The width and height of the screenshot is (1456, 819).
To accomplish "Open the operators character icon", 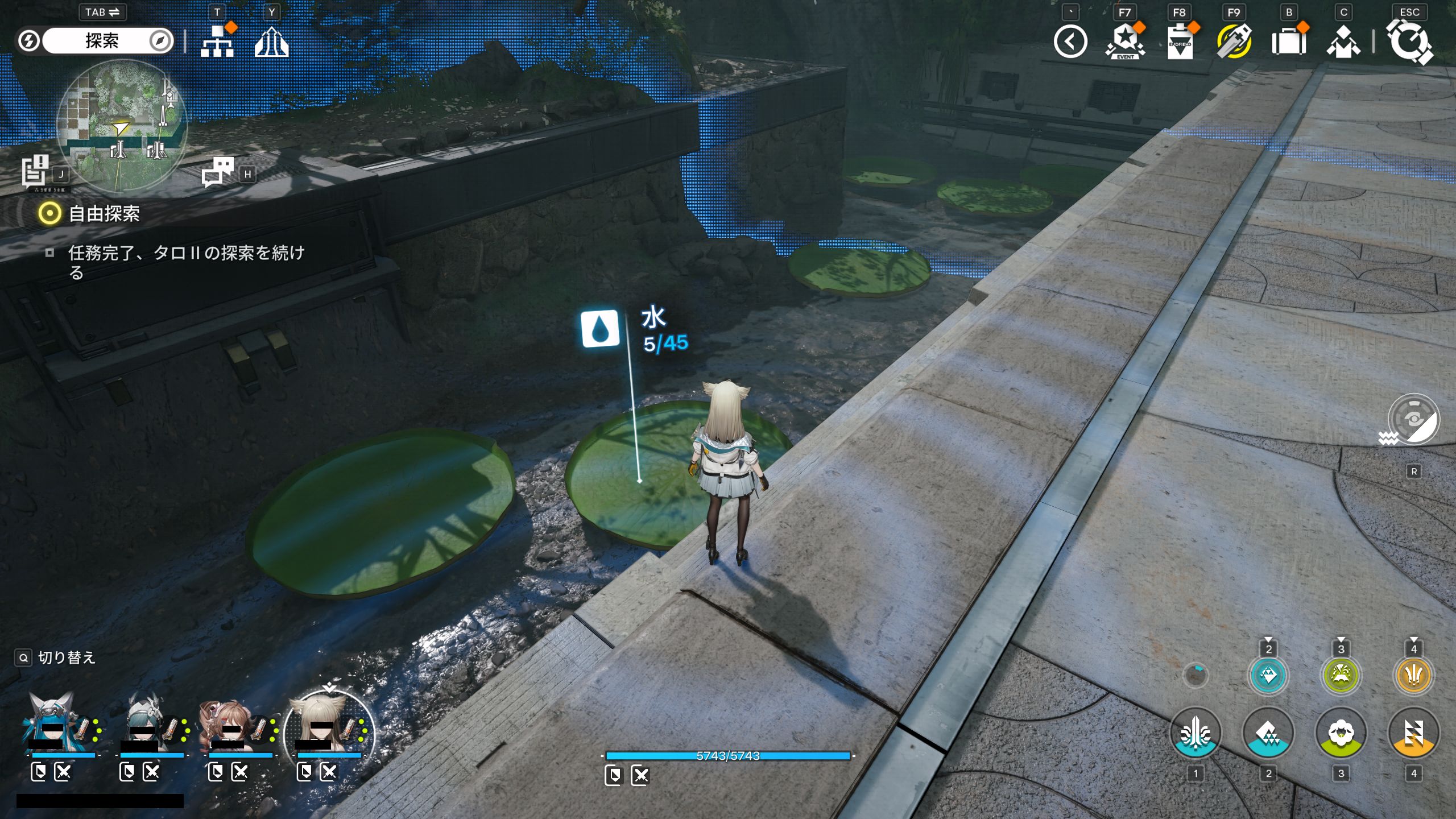I will coord(1343,42).
